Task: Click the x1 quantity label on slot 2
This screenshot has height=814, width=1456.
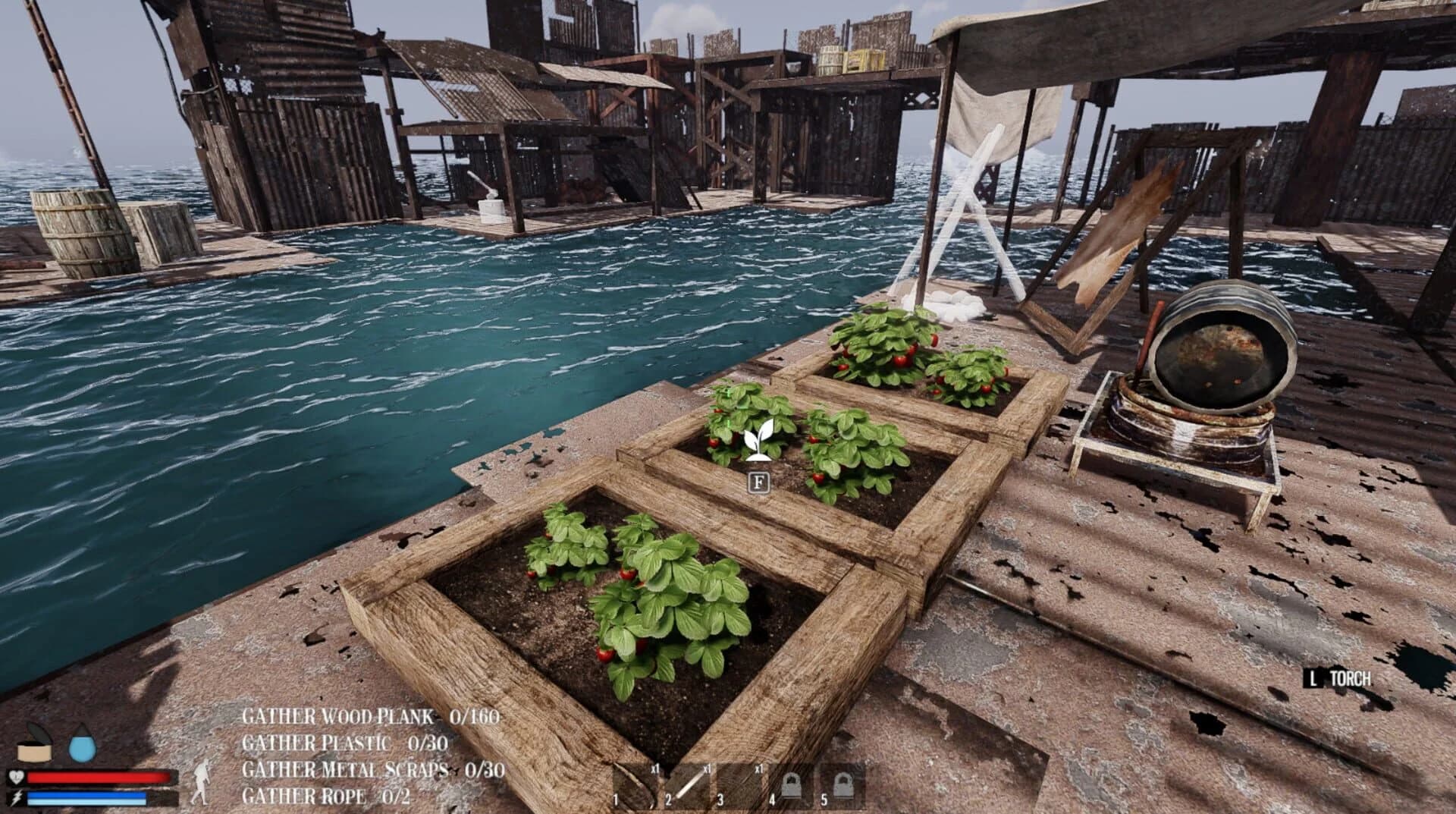Action: 708,768
